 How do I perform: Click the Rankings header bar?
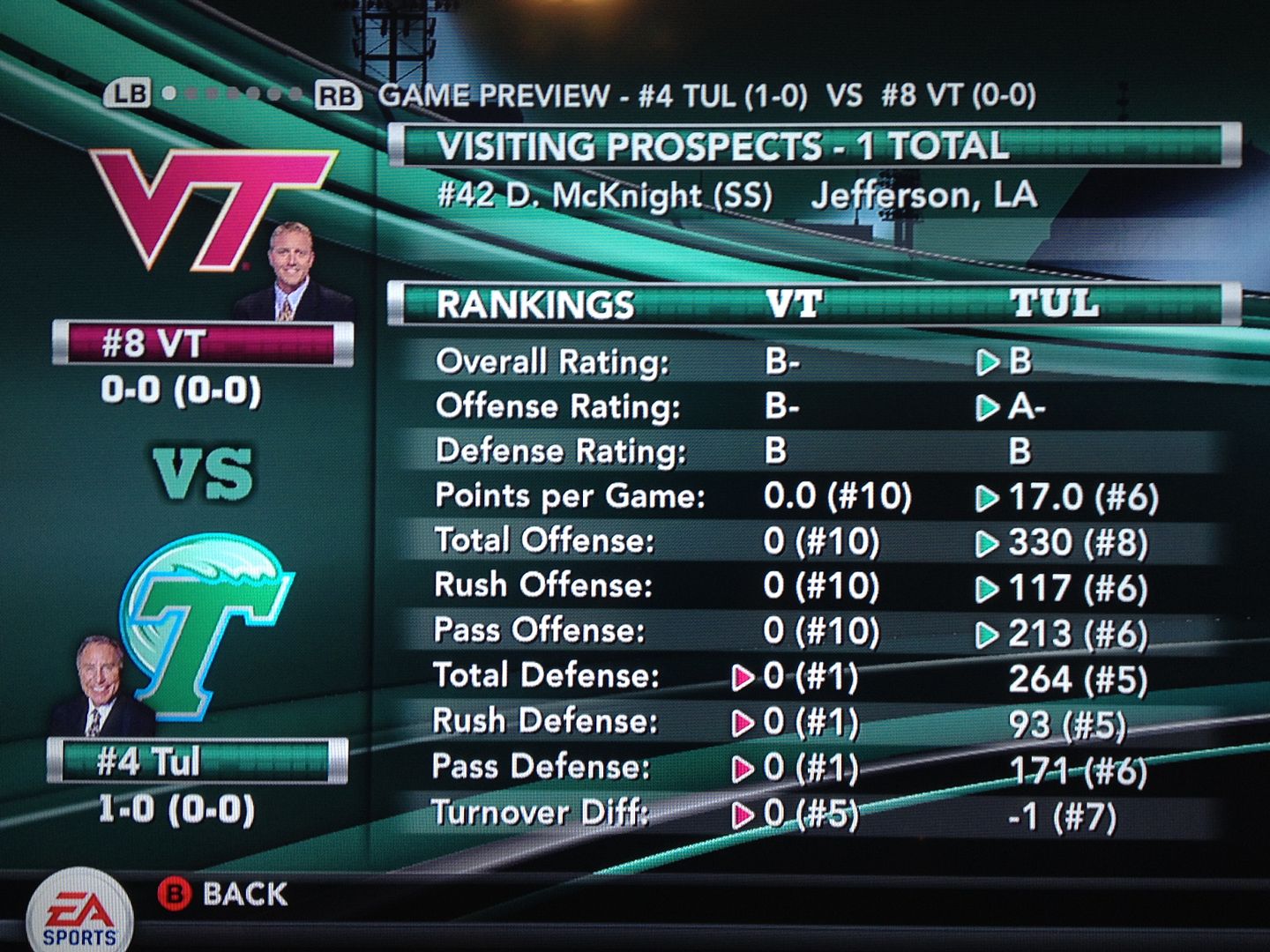pyautogui.click(x=813, y=304)
